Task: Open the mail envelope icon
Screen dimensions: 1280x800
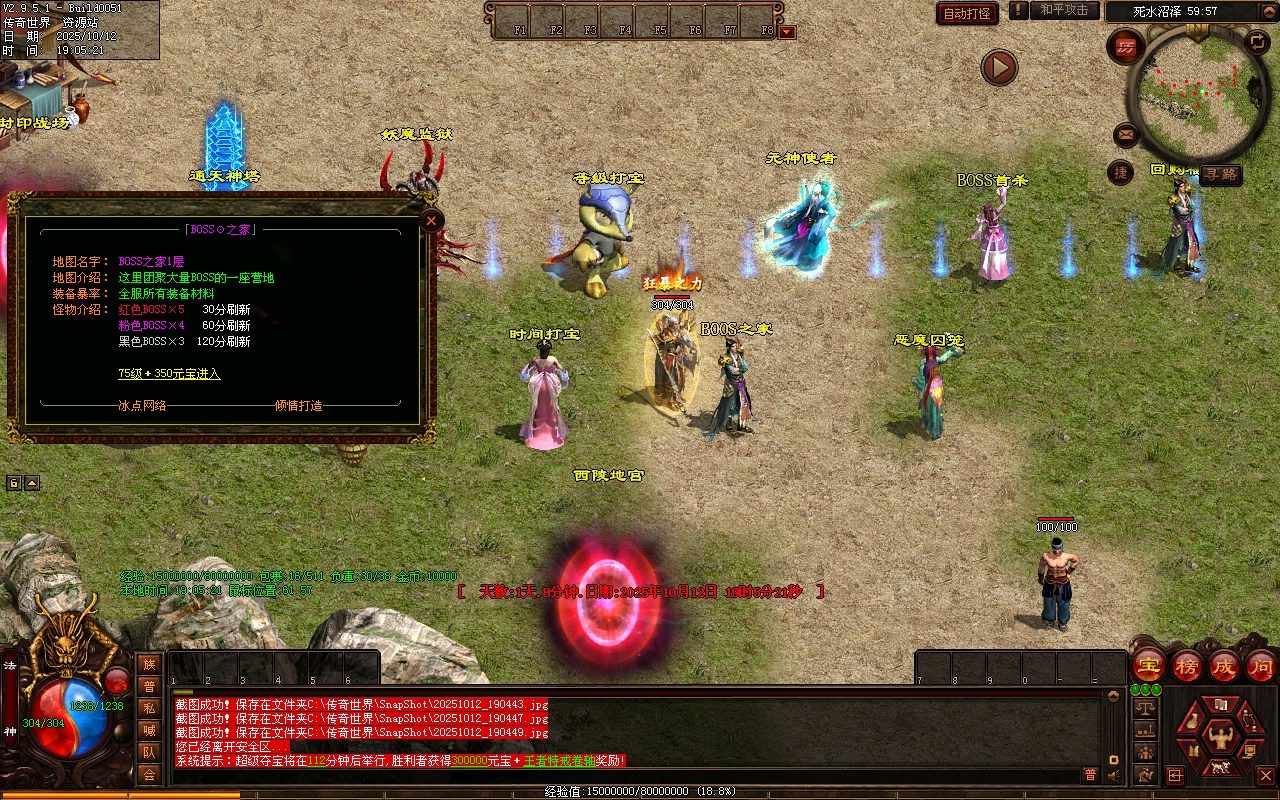Action: click(1126, 134)
